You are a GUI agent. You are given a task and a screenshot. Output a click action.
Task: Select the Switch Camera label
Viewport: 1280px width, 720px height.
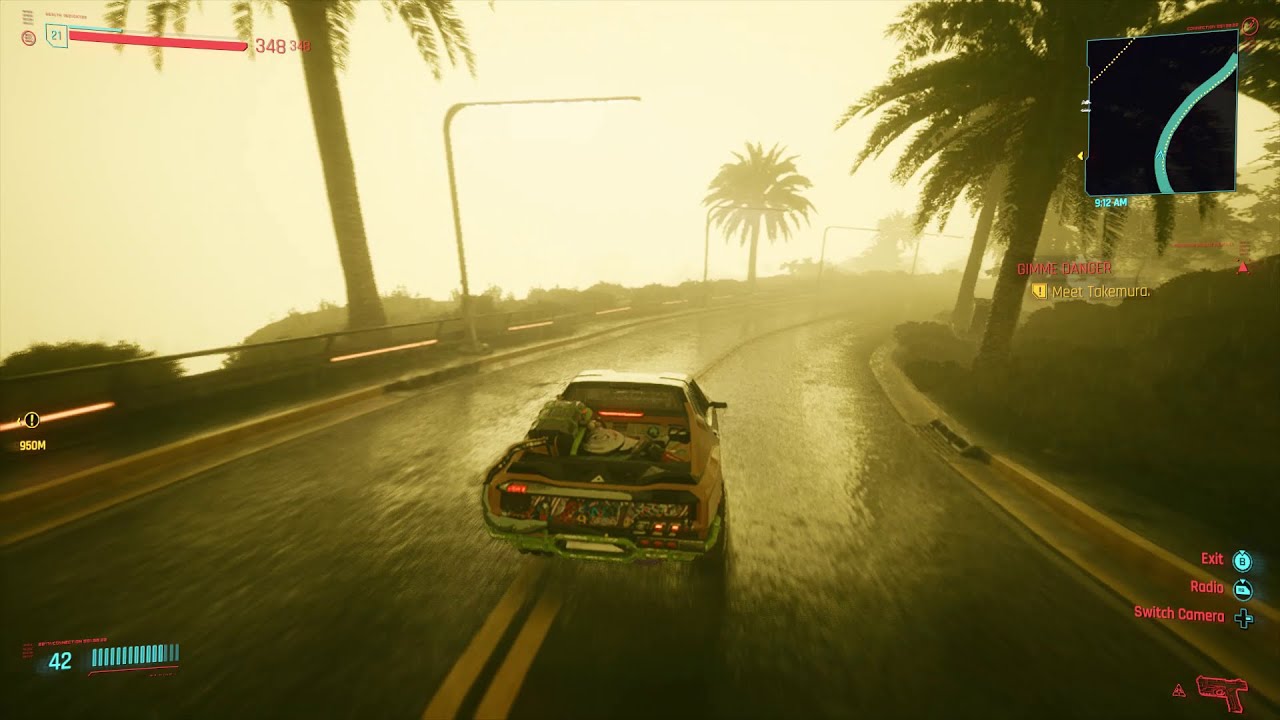point(1177,617)
